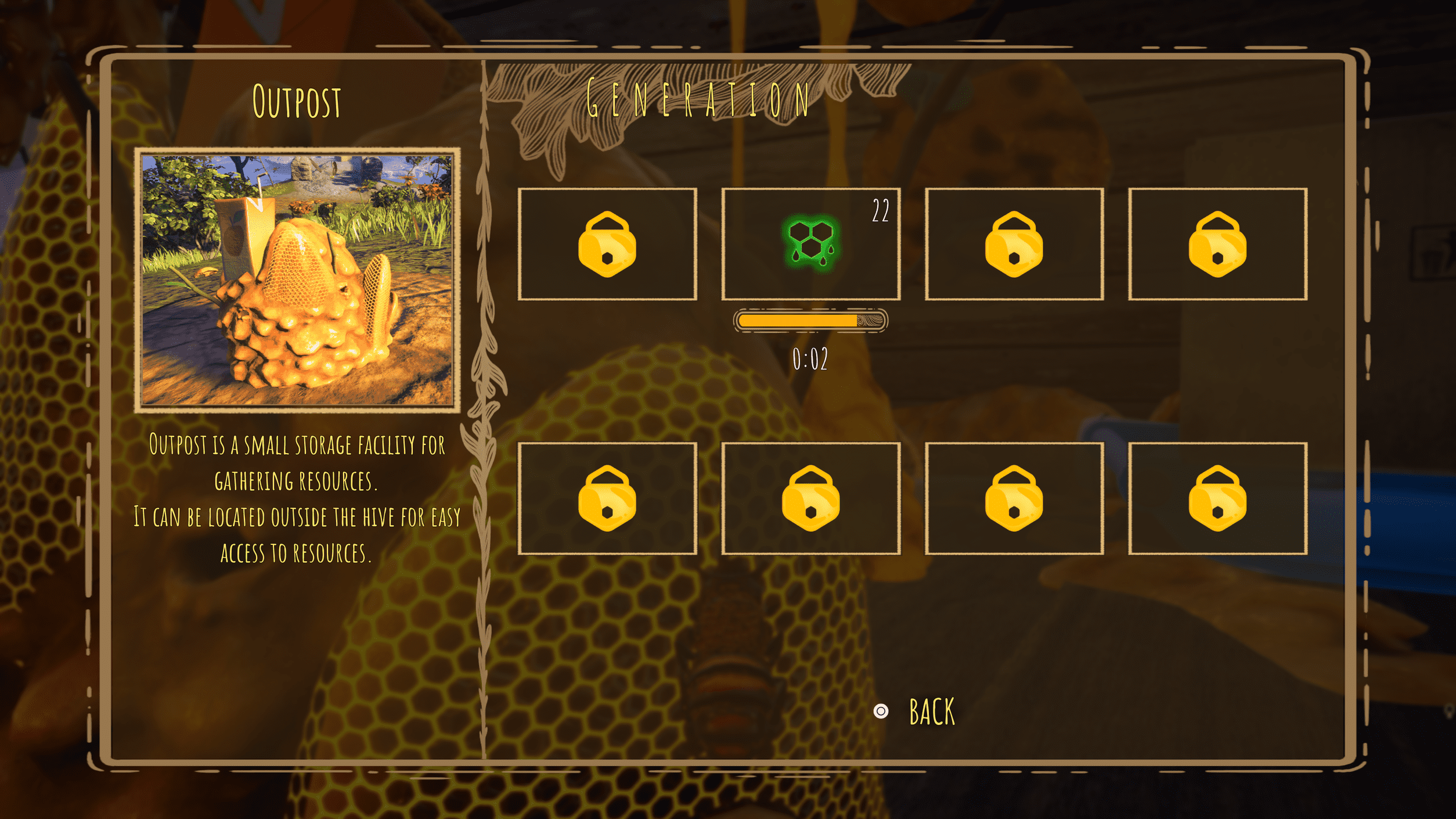Click the Outpost preview image

pyautogui.click(x=297, y=280)
